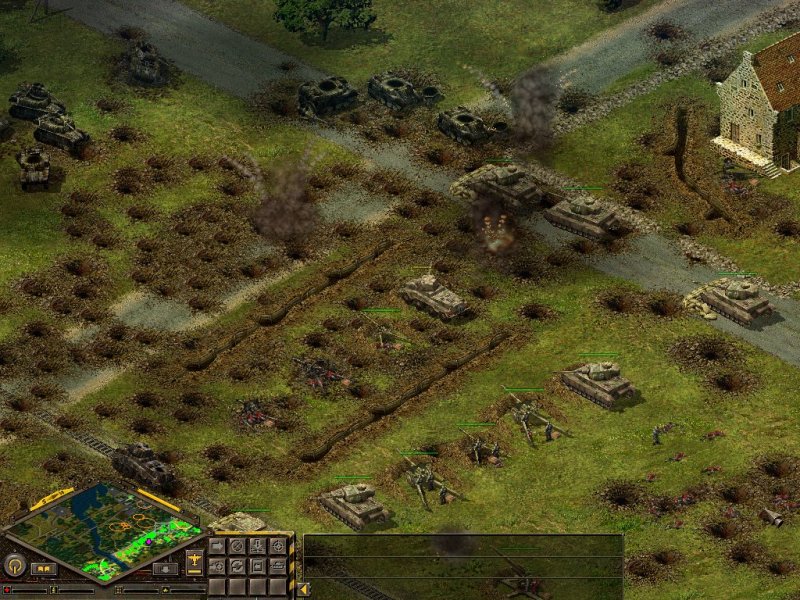Select the move arrow command

pos(217,547)
